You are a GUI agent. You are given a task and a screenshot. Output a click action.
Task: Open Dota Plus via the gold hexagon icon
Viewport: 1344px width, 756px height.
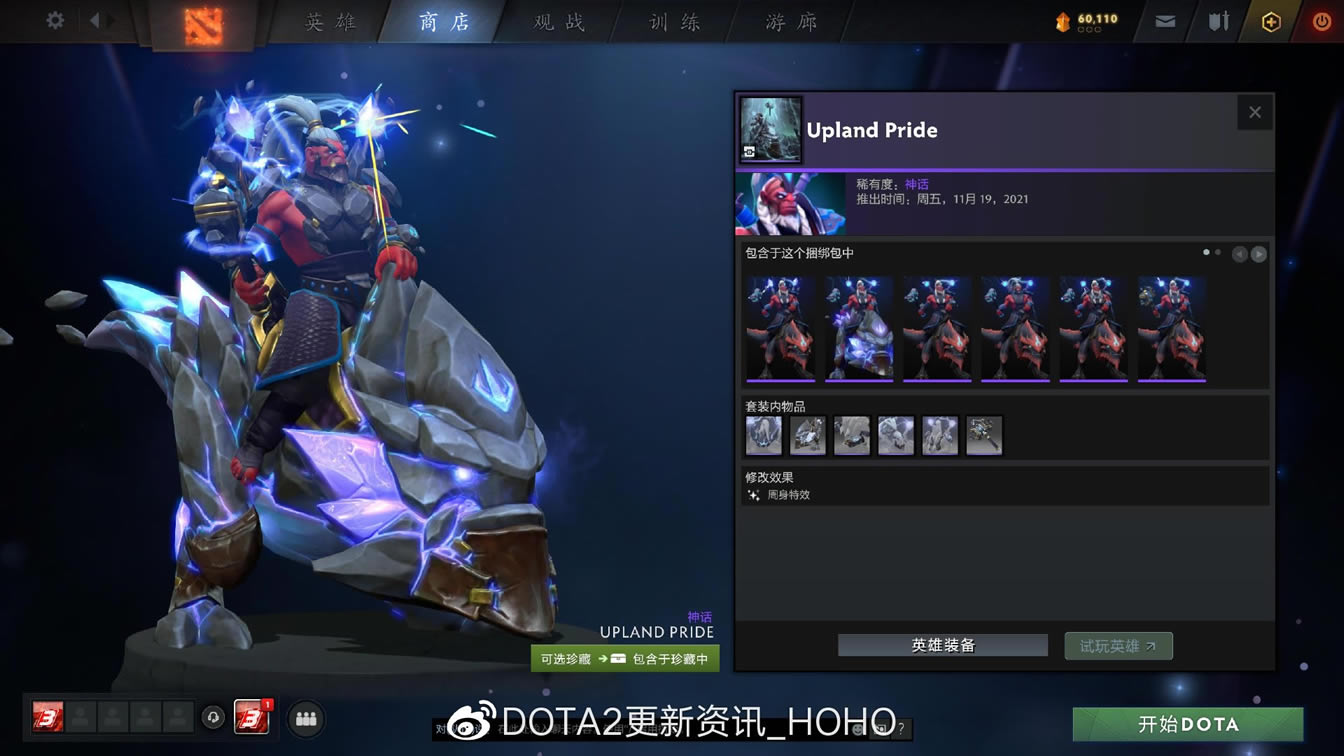tap(1270, 21)
